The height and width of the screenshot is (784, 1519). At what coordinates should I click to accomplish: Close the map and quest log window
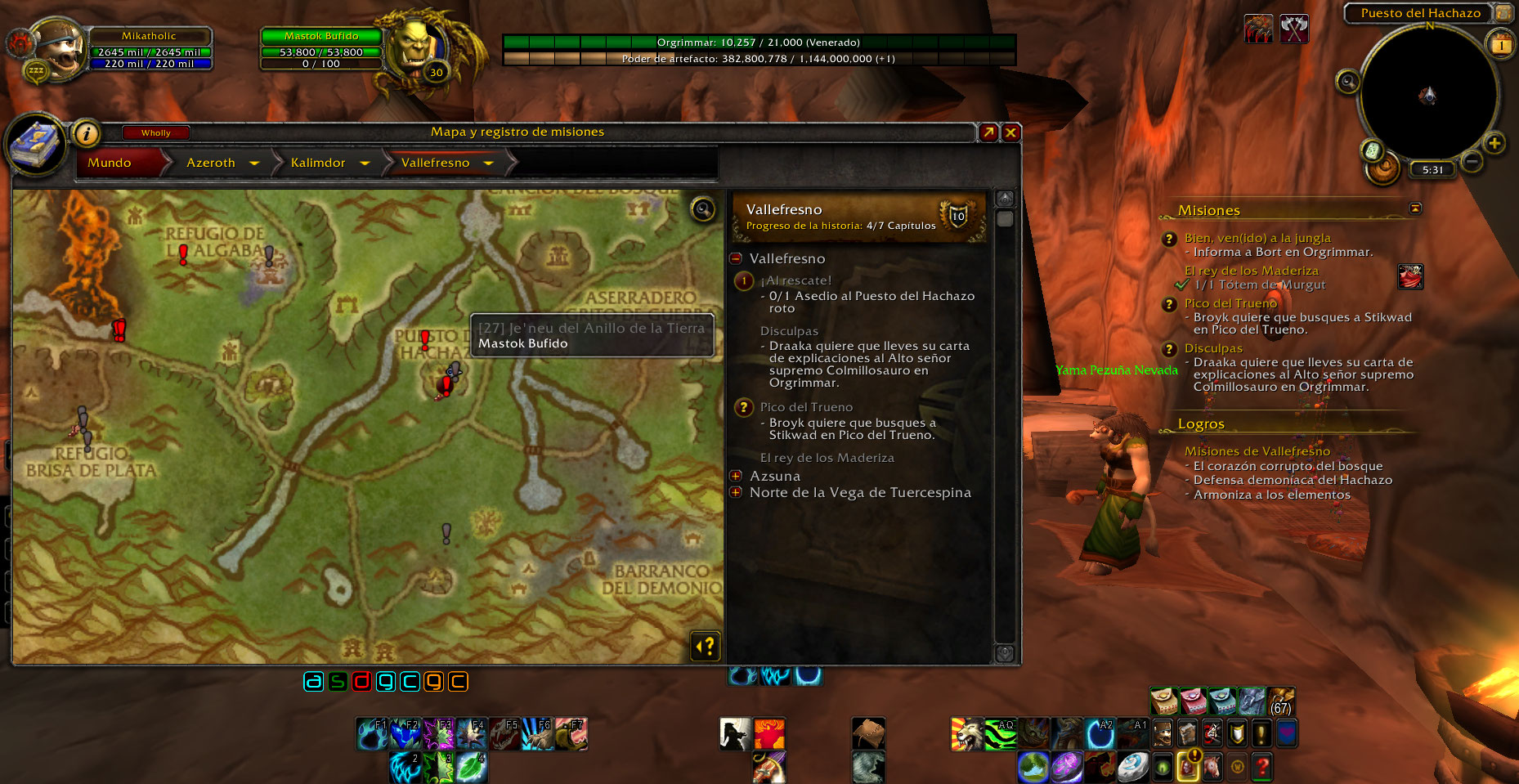tap(1011, 132)
